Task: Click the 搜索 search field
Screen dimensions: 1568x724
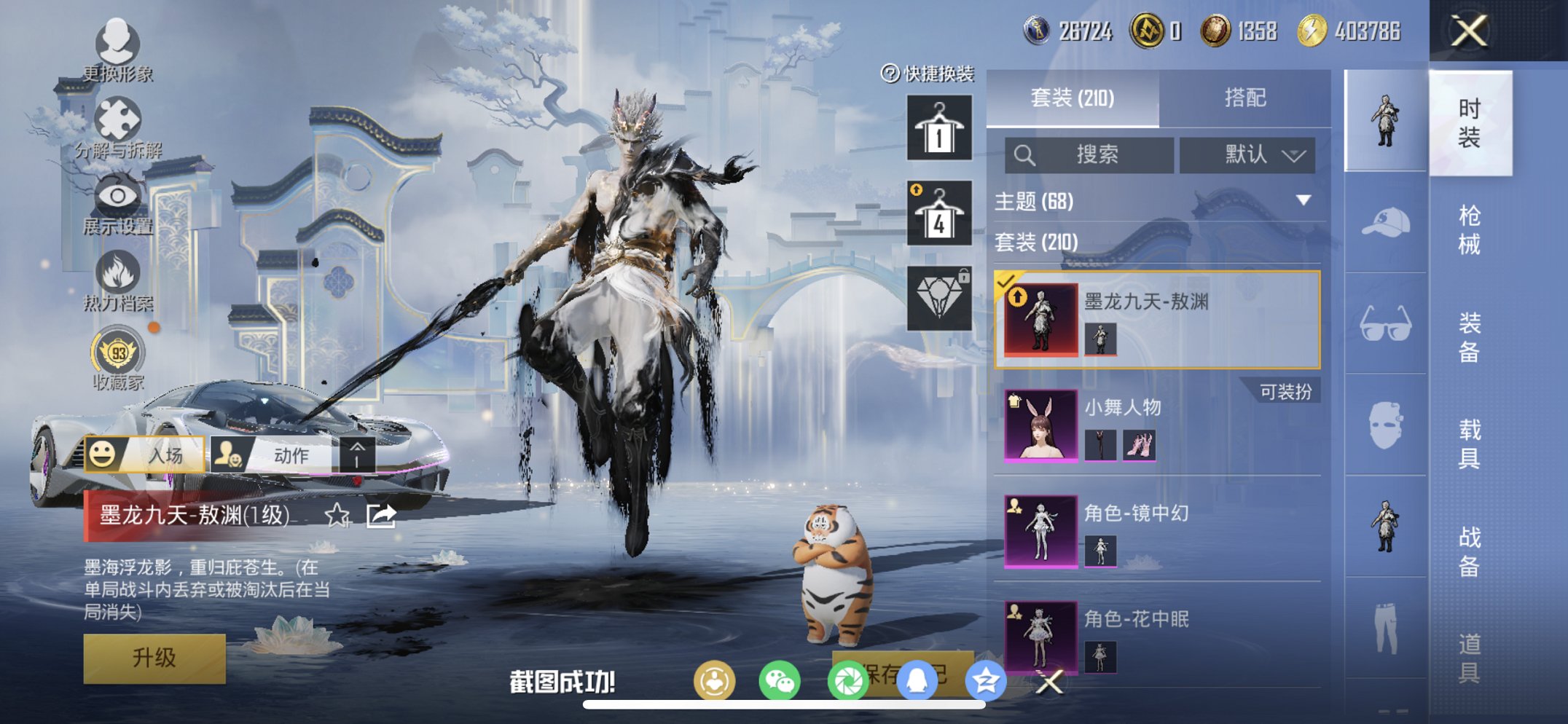Action: tap(1089, 154)
